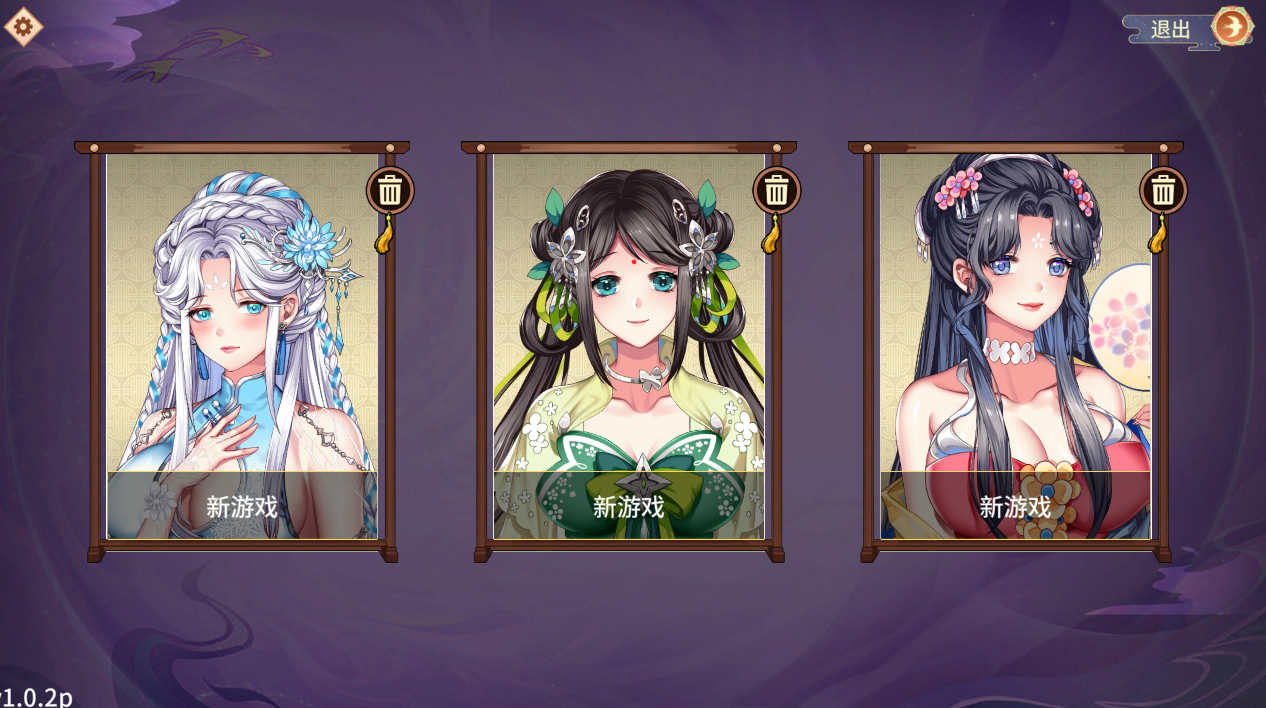The width and height of the screenshot is (1266, 708).
Task: Click the 退出 exit button
Action: click(1188, 28)
